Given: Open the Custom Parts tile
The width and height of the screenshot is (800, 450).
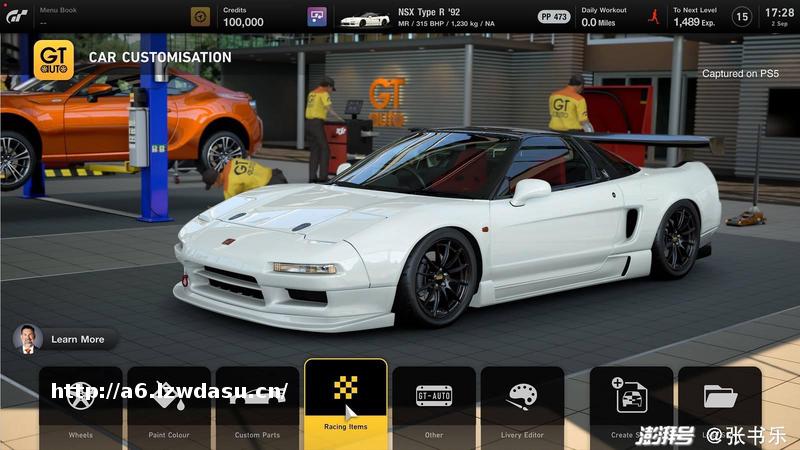Looking at the screenshot, I should pos(257,405).
